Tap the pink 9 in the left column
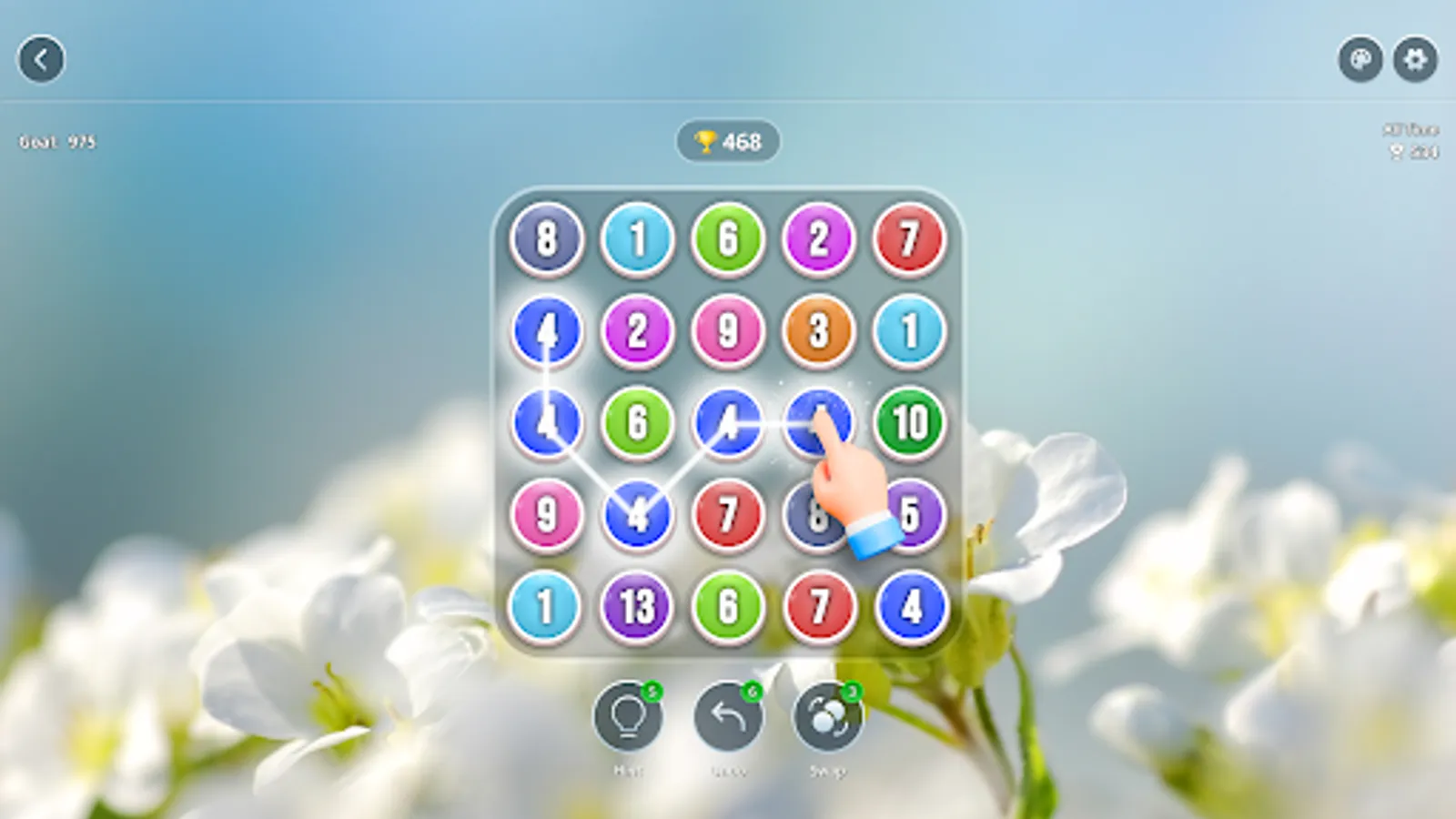 pos(546,514)
